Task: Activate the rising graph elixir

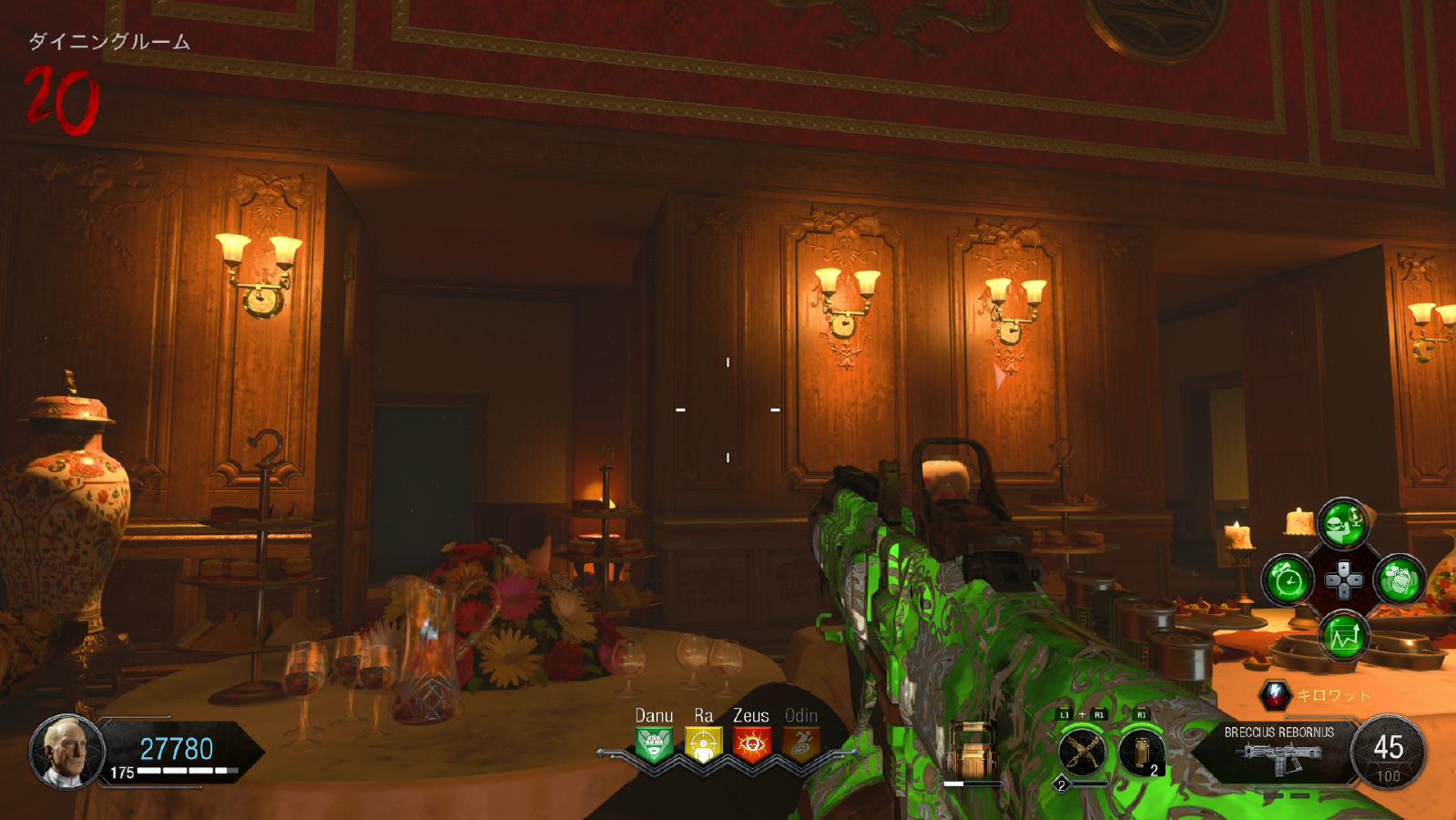Action: [1343, 636]
